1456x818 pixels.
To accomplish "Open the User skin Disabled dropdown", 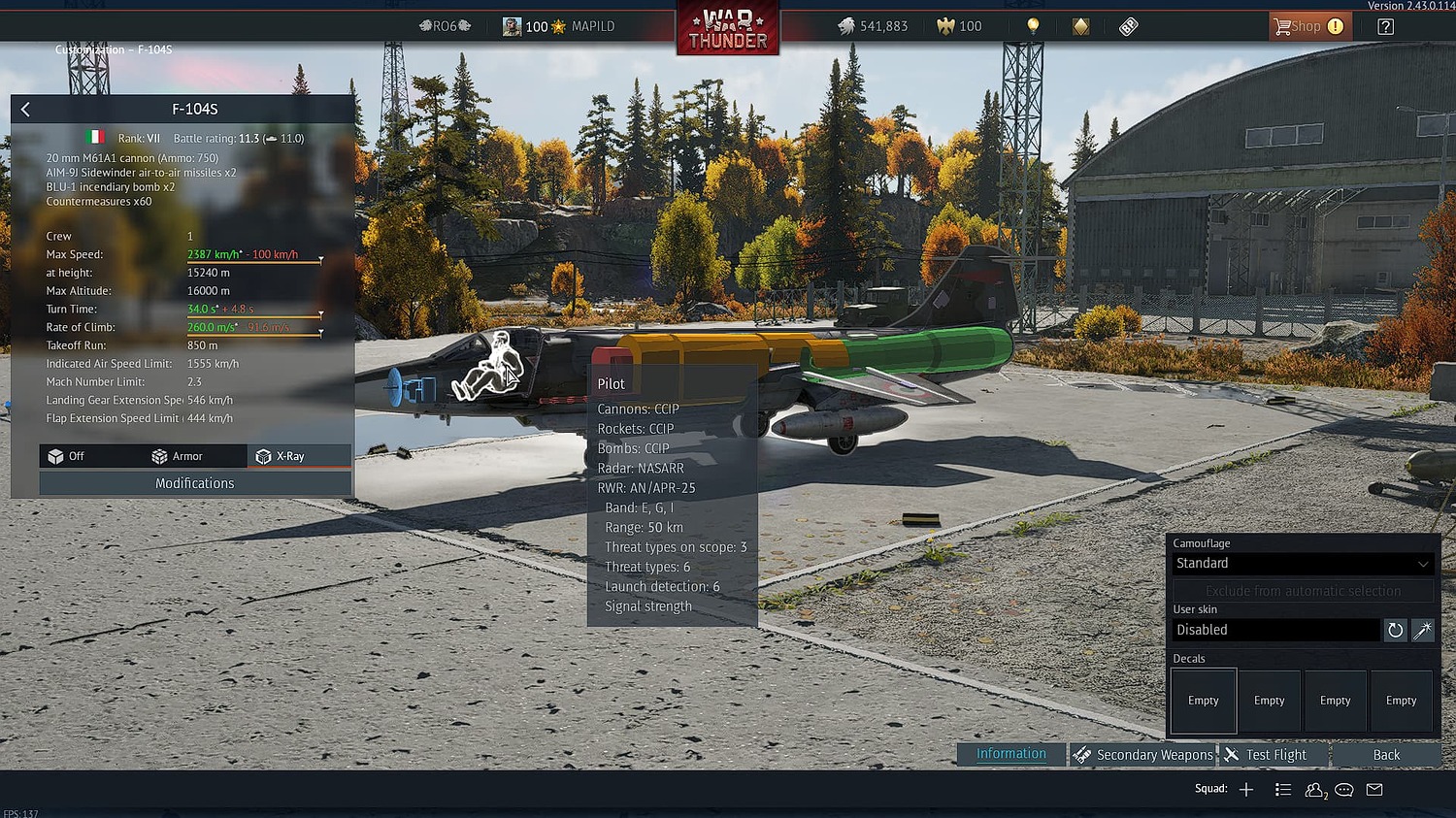I will [x=1275, y=630].
